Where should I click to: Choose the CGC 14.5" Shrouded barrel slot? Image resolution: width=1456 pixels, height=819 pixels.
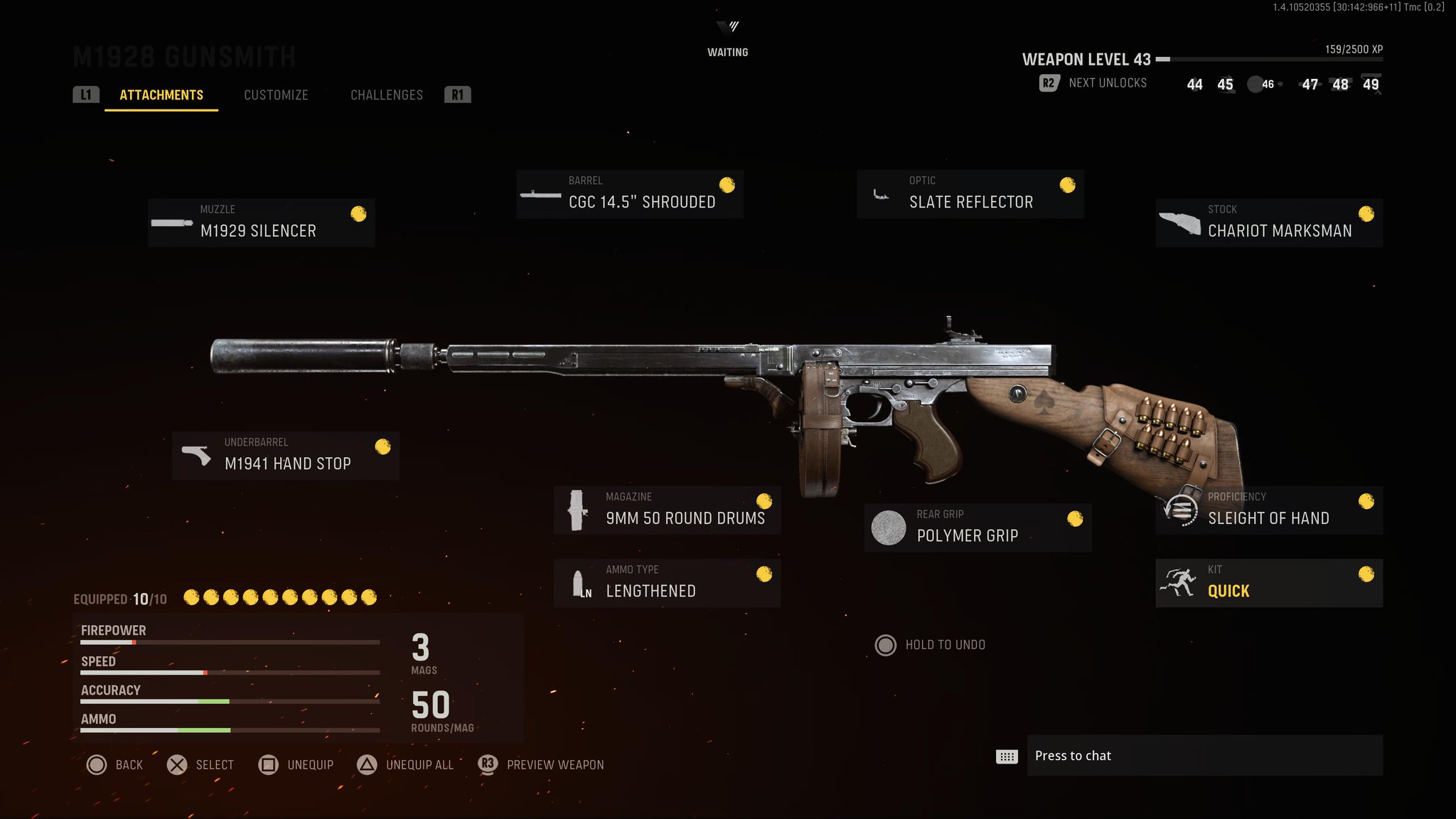point(629,194)
